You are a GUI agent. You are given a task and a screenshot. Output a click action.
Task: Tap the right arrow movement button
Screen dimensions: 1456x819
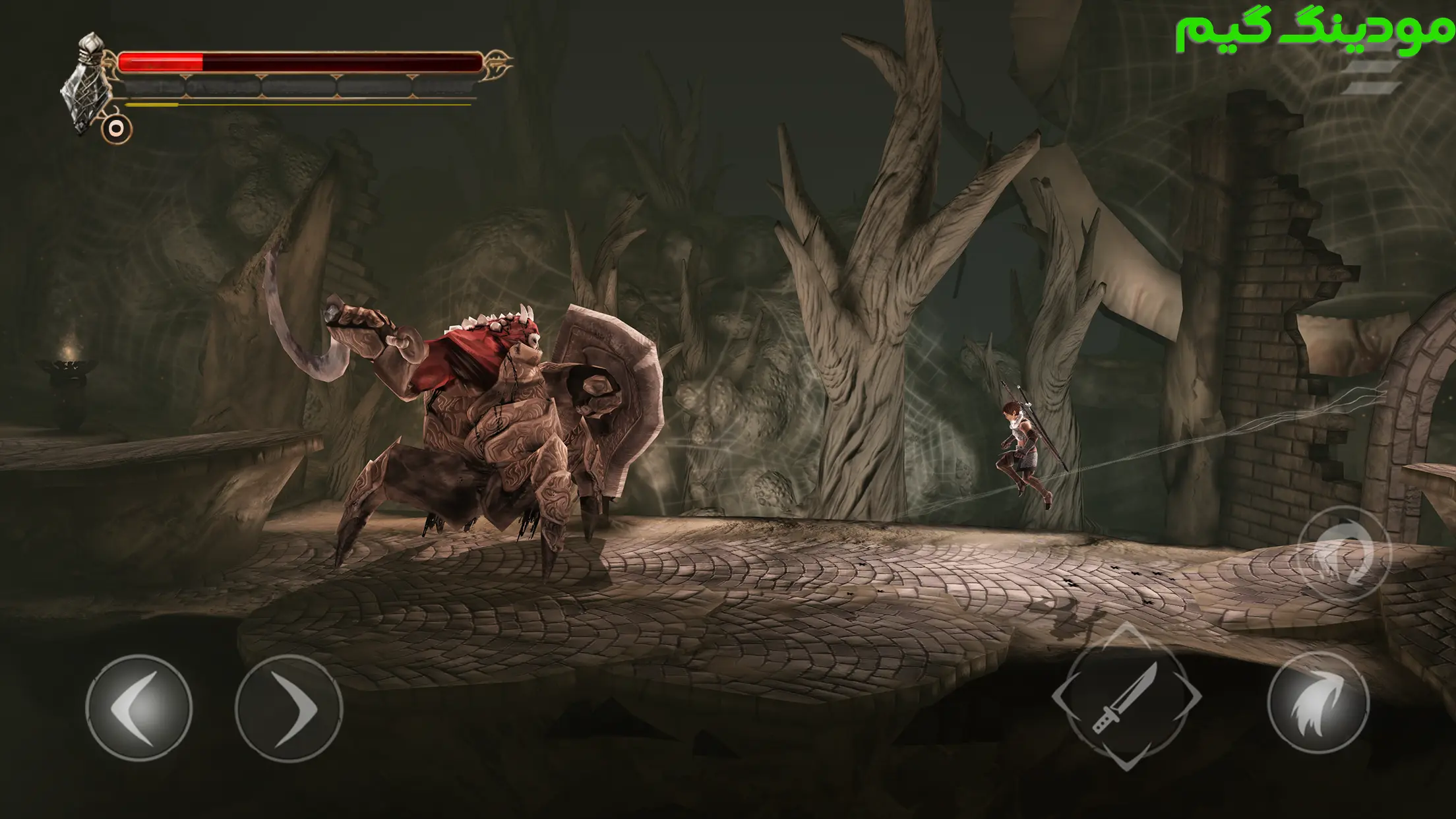[289, 707]
